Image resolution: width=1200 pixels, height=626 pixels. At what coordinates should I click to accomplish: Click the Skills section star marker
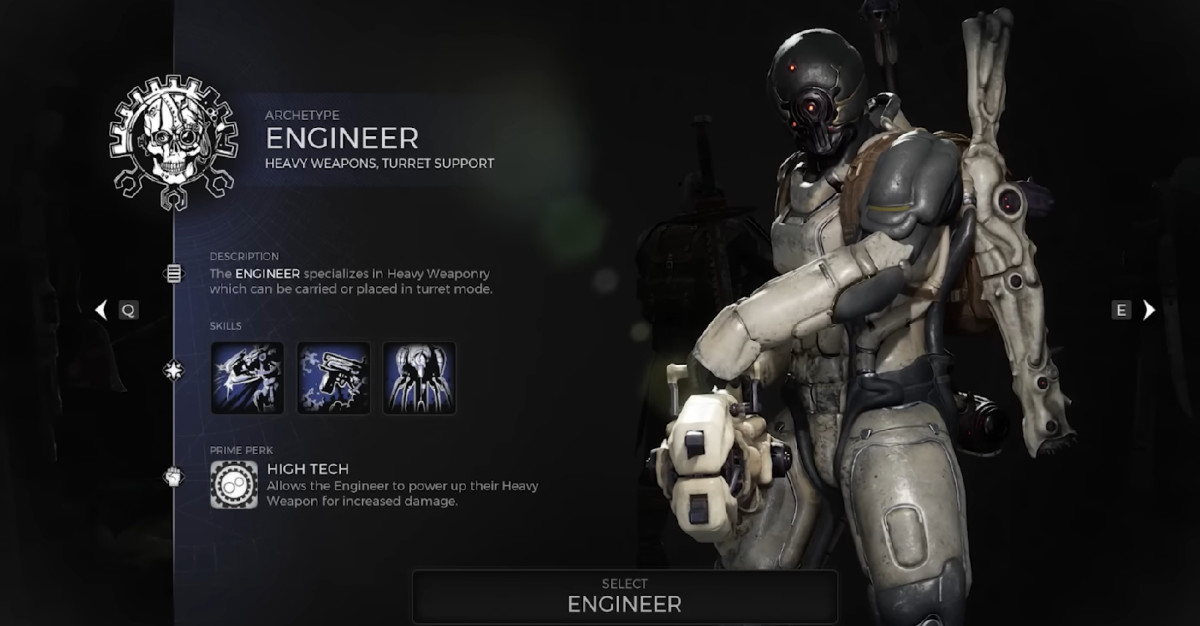click(x=174, y=371)
